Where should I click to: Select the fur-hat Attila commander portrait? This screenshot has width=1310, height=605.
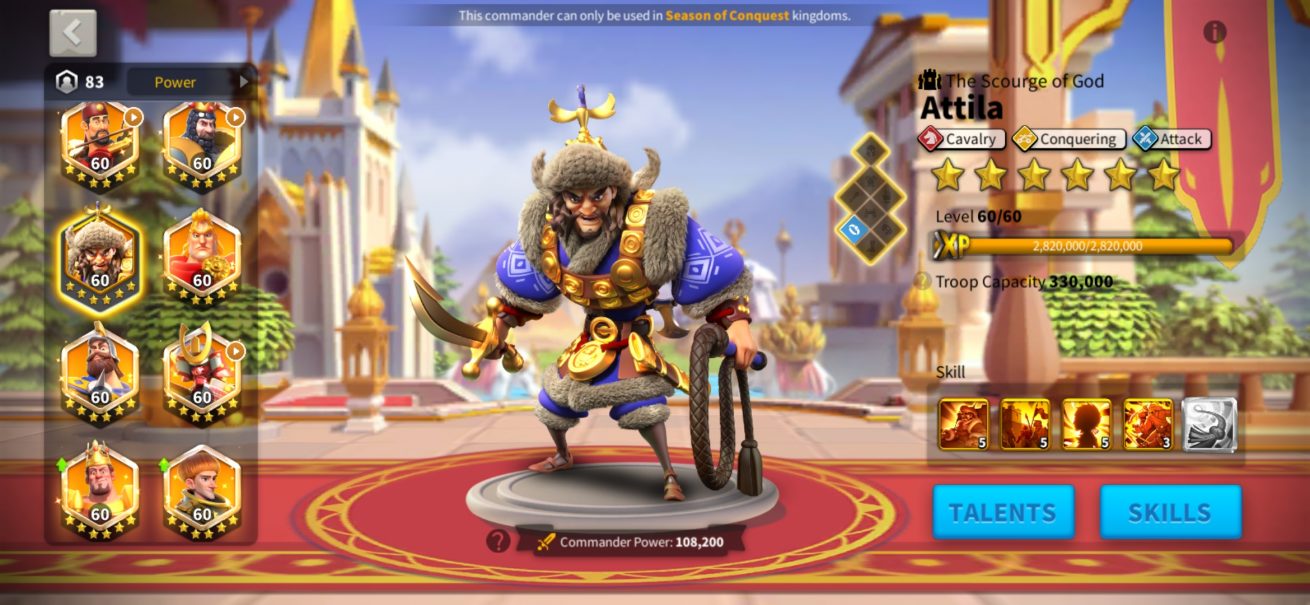[x=100, y=256]
